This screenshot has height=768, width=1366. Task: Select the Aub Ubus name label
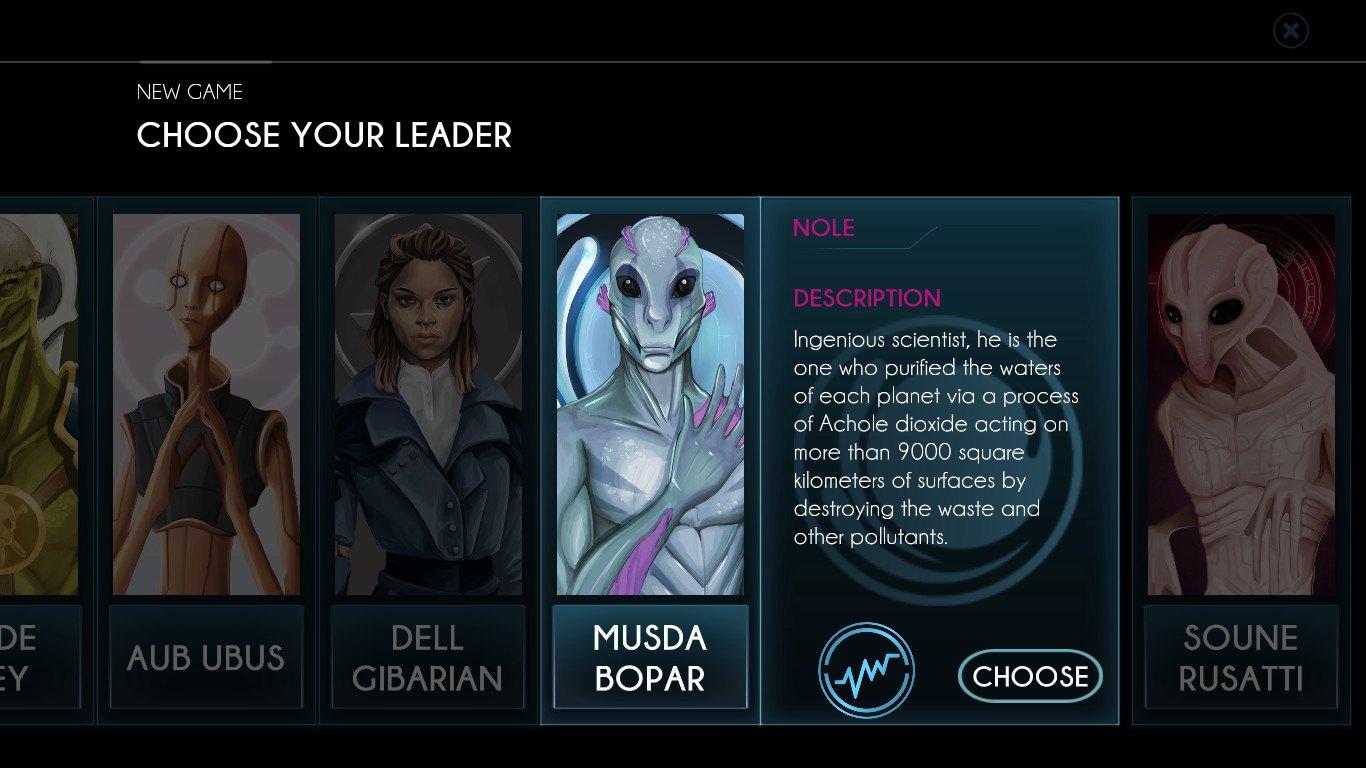(x=205, y=657)
